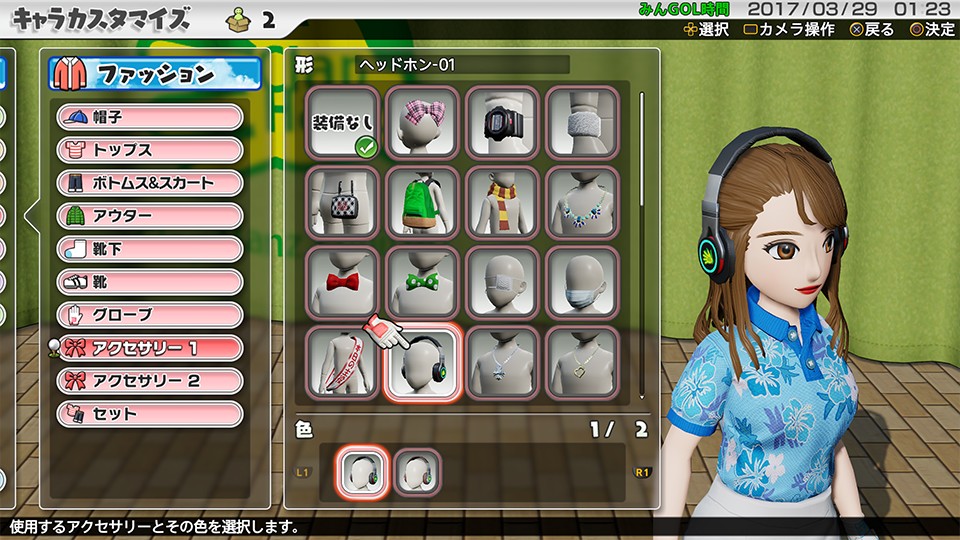This screenshot has height=540, width=960.
Task: Open ボトムス&スカート category
Action: tap(150, 183)
